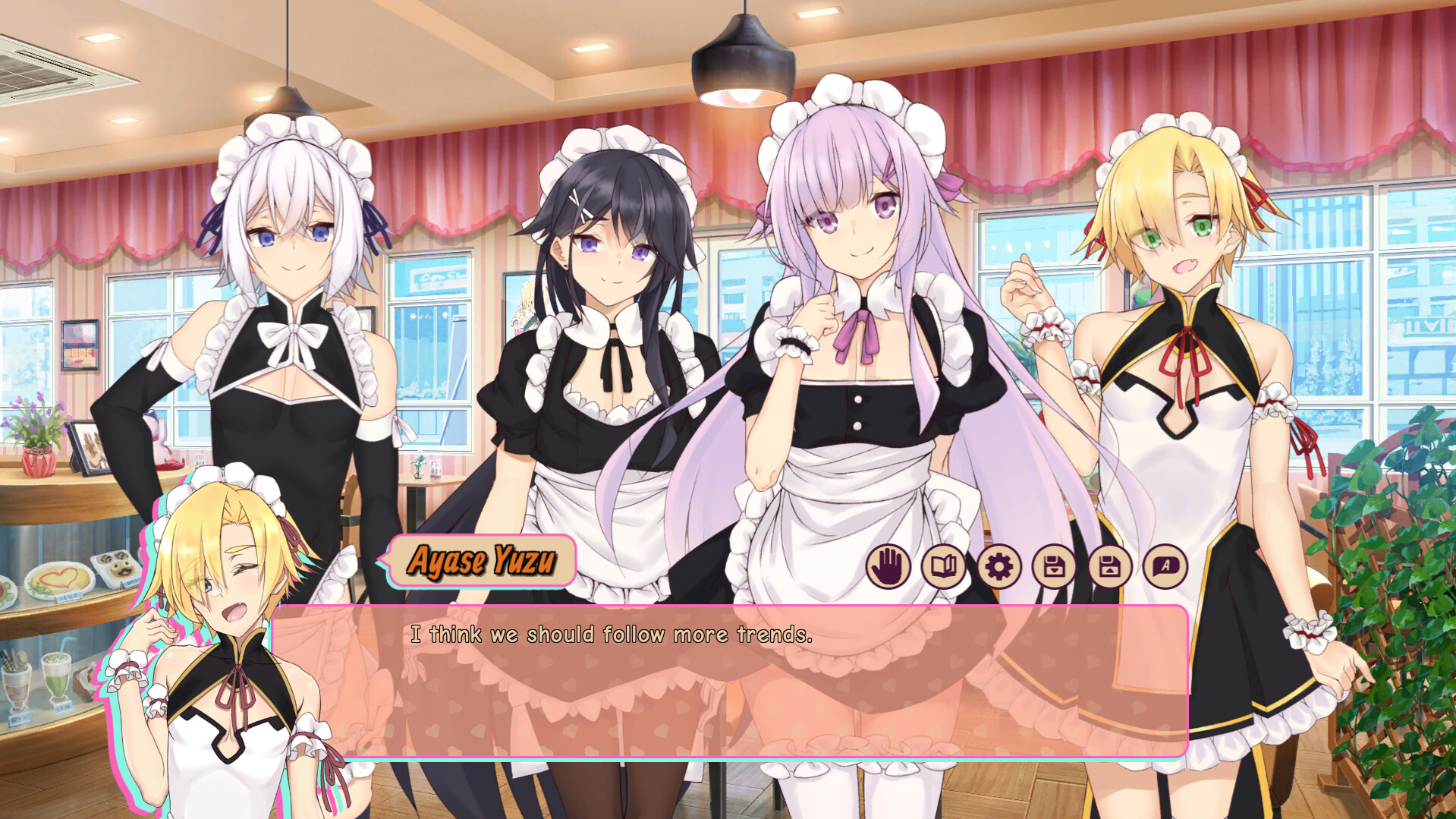Select the line about following more trends
Screen dimensions: 1456x819
pos(612,638)
